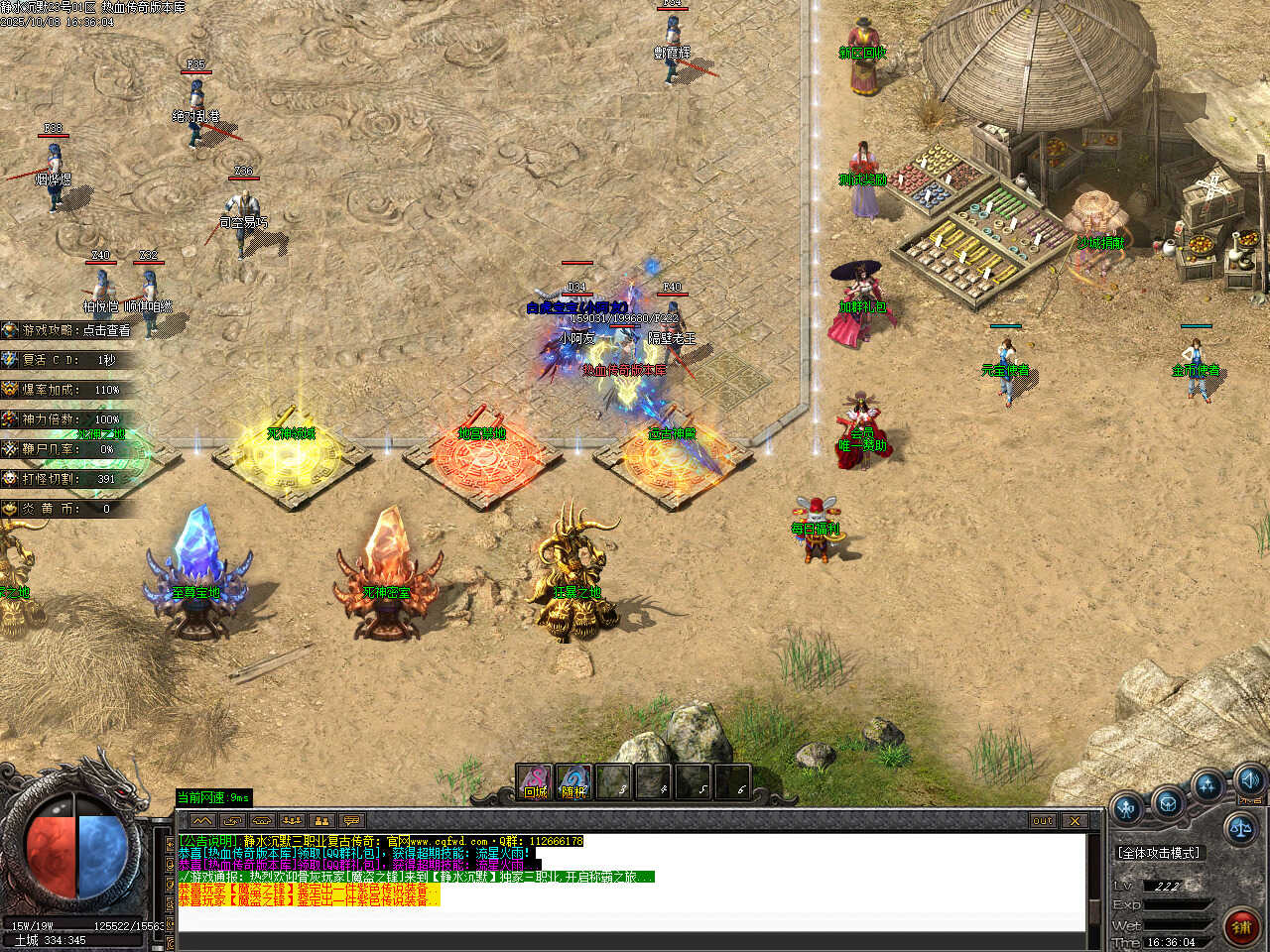The width and height of the screenshot is (1270, 952).
Task: Use the 回城 town return scroll slot
Action: (x=536, y=782)
